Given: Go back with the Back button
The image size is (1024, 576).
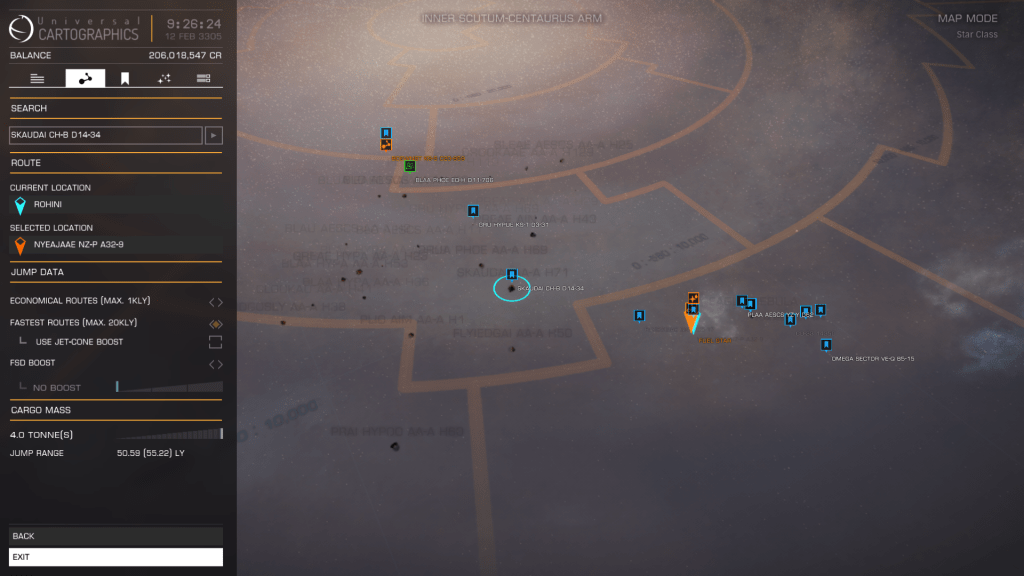Looking at the screenshot, I should click(115, 536).
